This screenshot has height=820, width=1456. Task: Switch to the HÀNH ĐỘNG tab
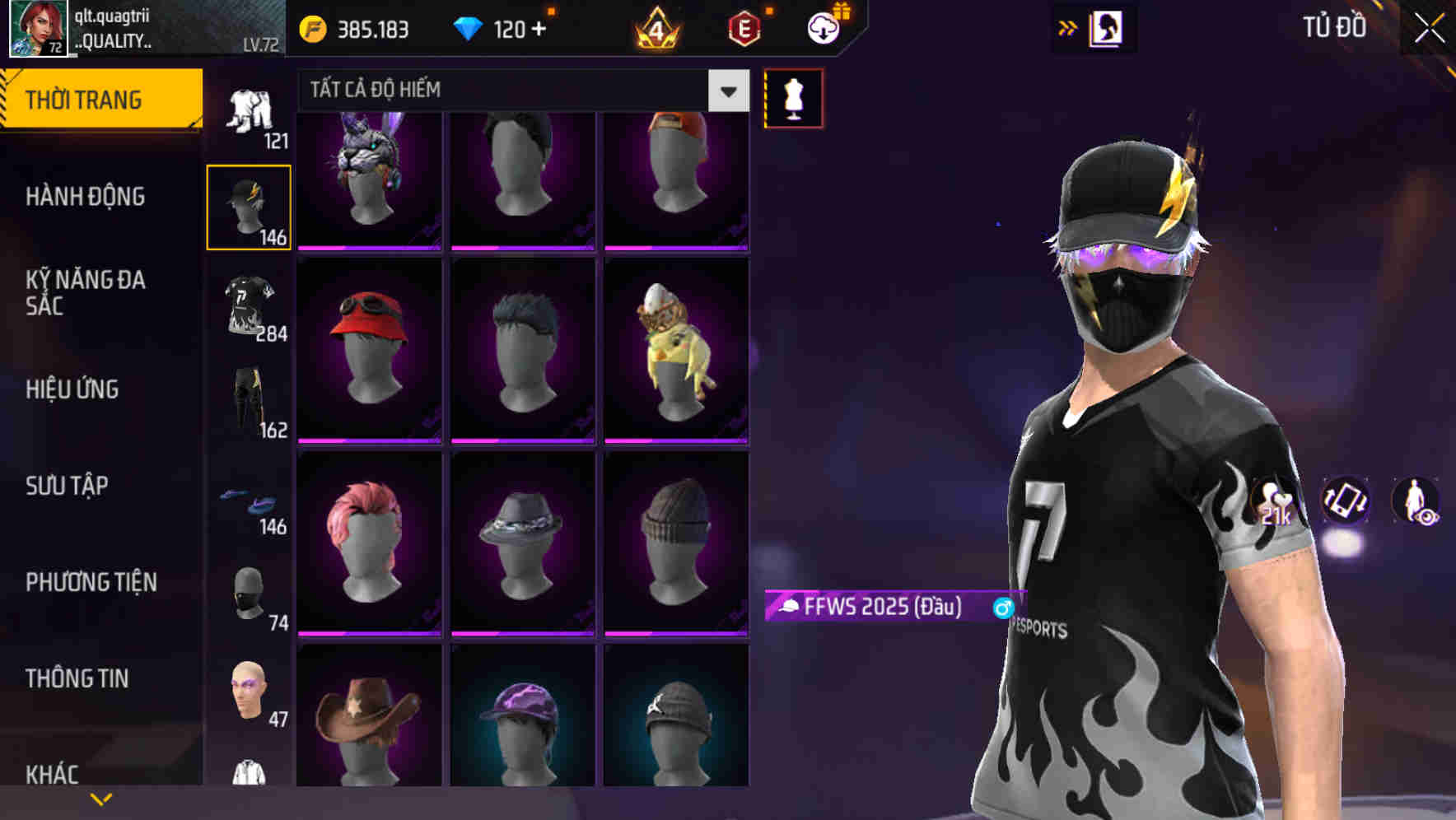(85, 197)
